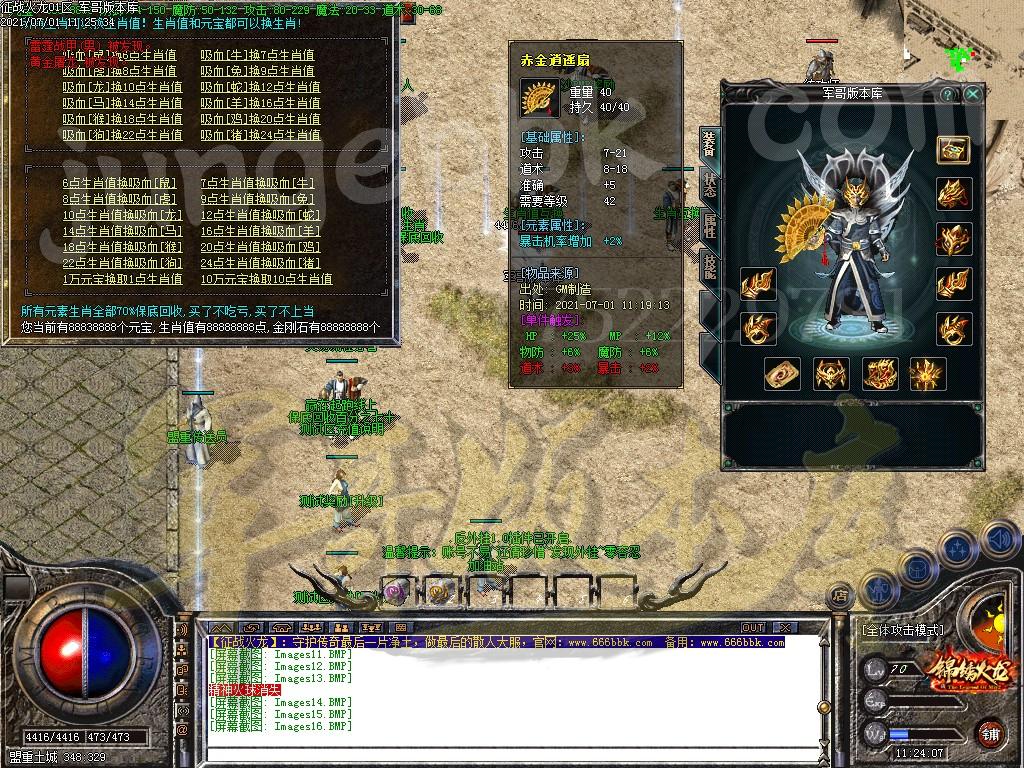The image size is (1024, 768).
Task: Click the OUT button above chat
Action: tap(752, 628)
